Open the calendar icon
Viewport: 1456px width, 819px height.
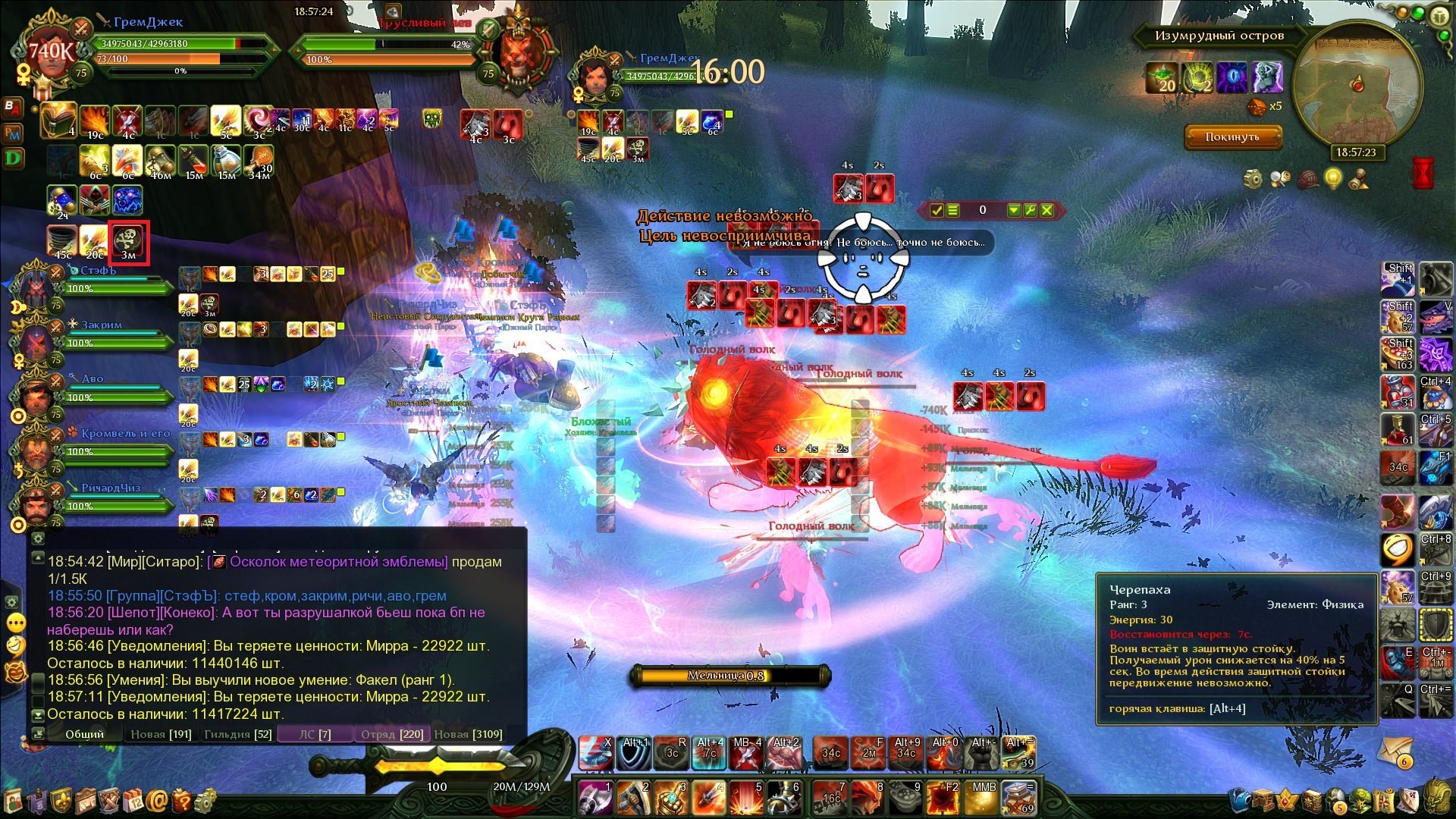point(133,800)
